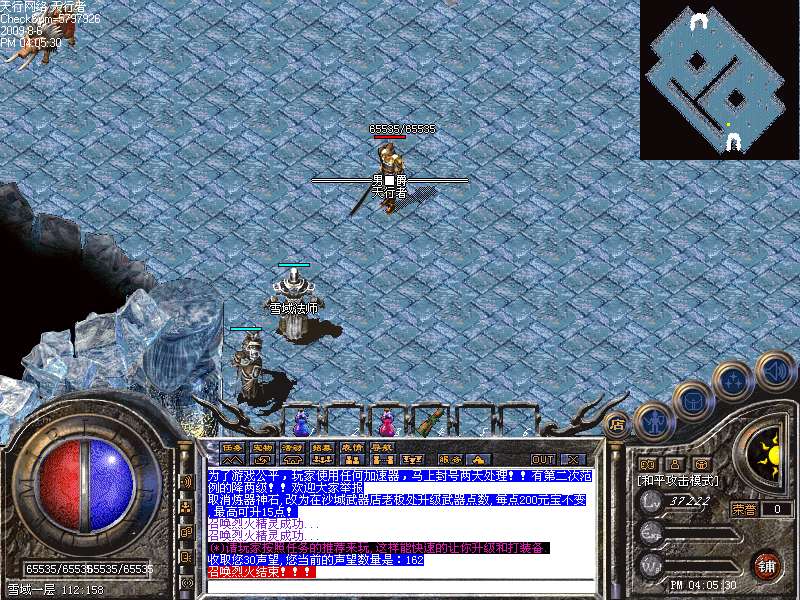The image size is (800, 600).
Task: Close the chat panel with the X button
Action: [x=572, y=460]
